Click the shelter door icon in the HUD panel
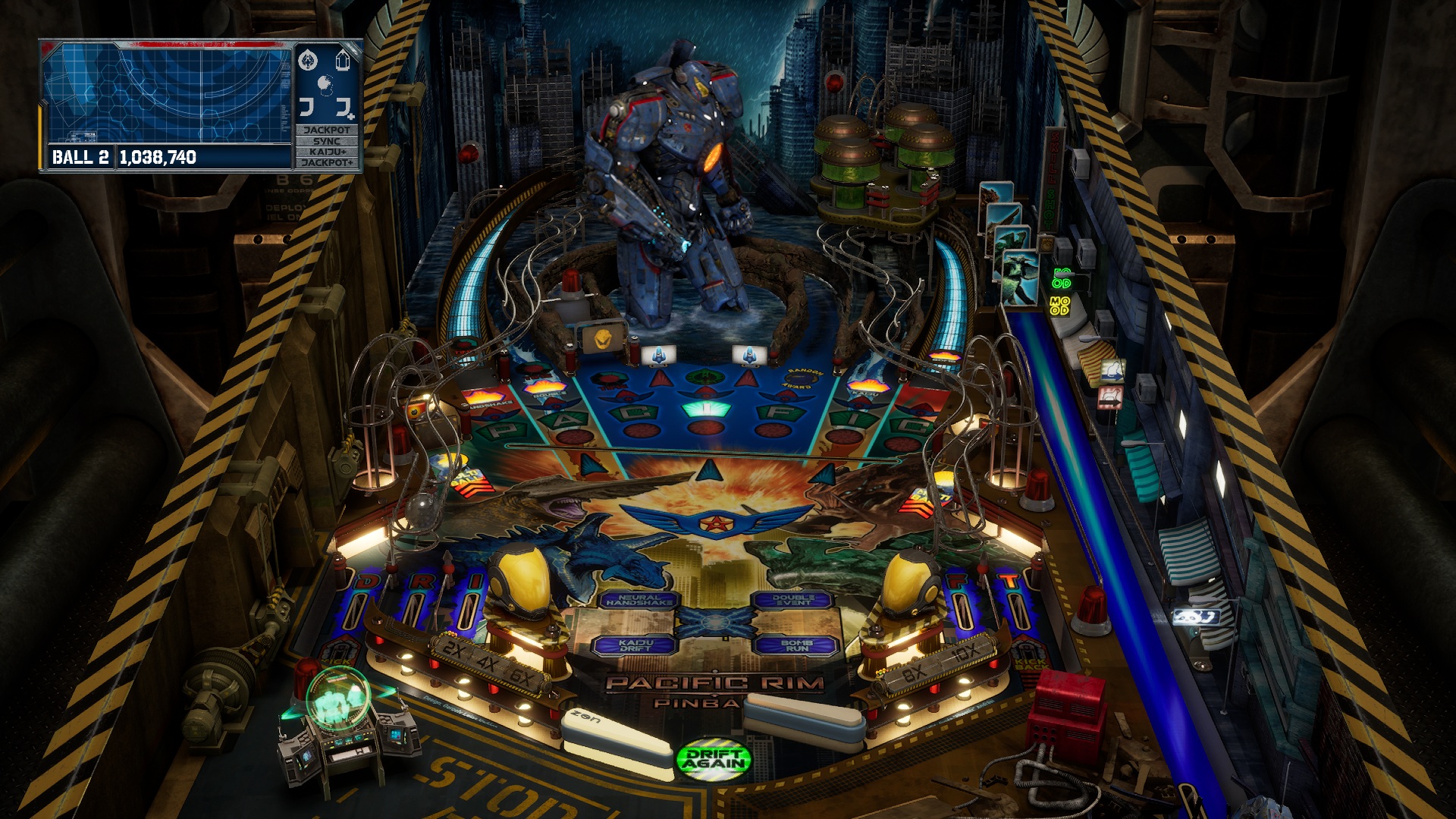The image size is (1456, 819). pyautogui.click(x=342, y=61)
